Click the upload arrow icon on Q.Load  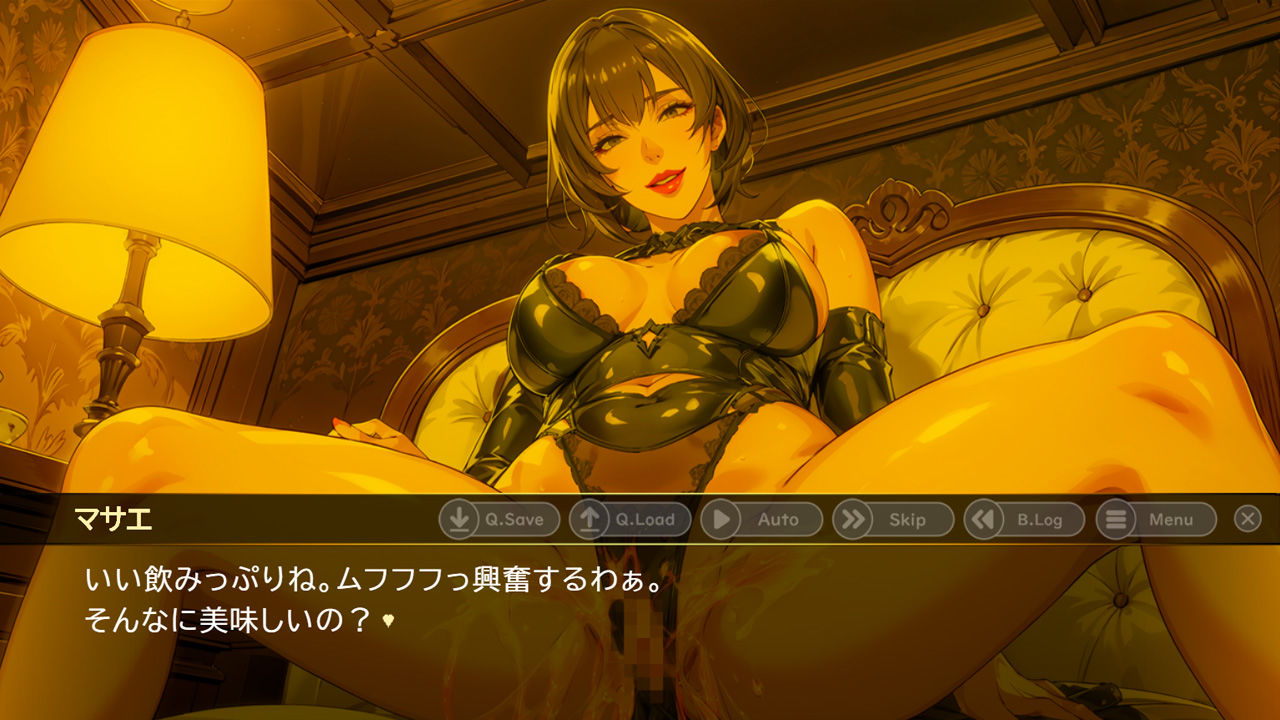tap(591, 519)
